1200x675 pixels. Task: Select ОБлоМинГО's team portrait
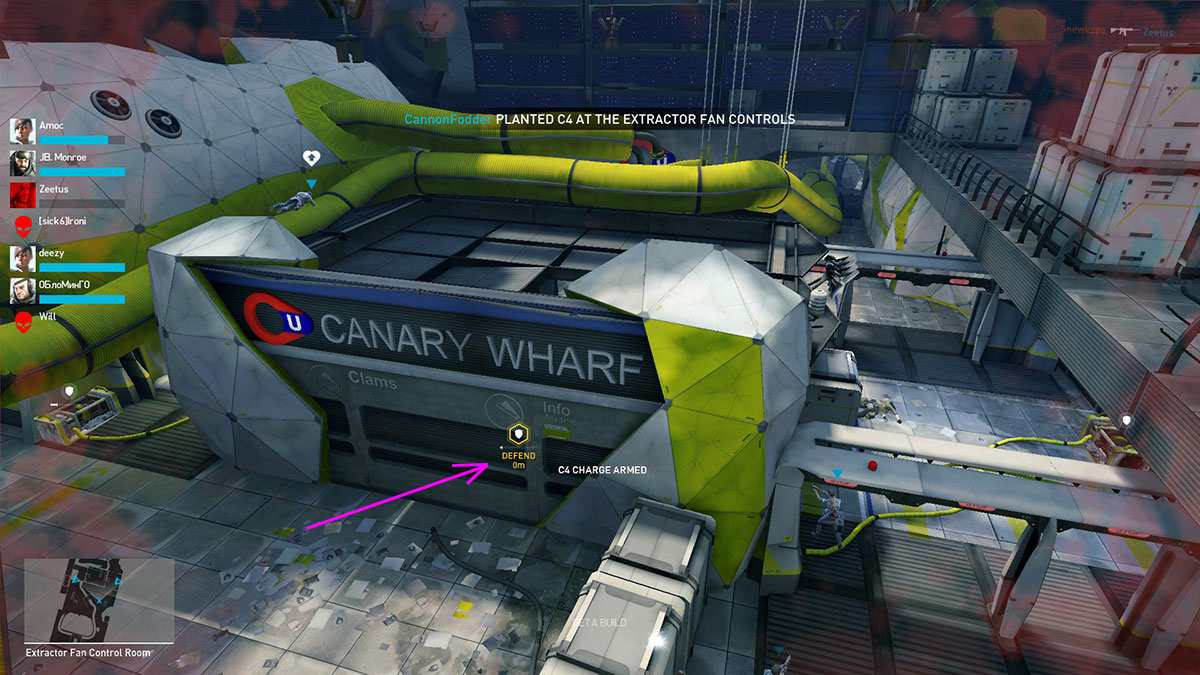click(22, 290)
